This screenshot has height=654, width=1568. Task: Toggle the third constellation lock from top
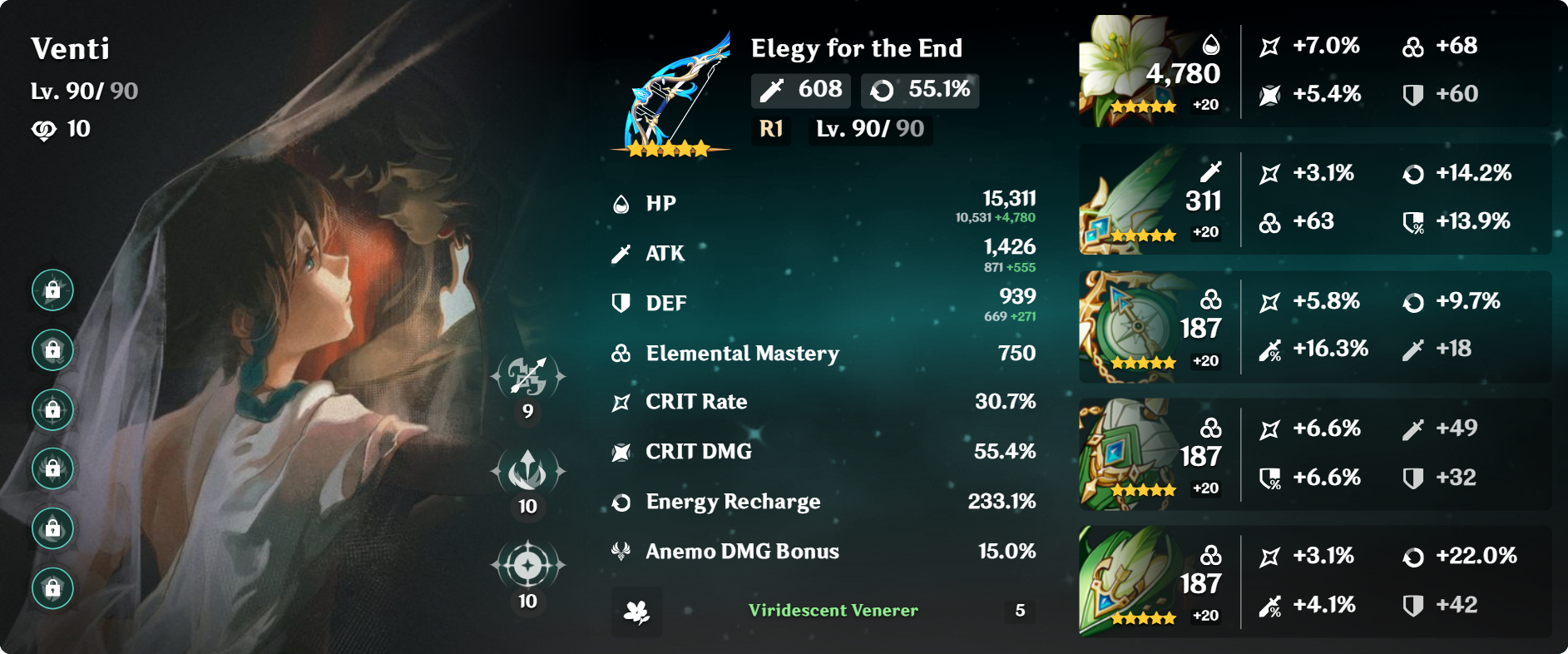click(x=54, y=409)
